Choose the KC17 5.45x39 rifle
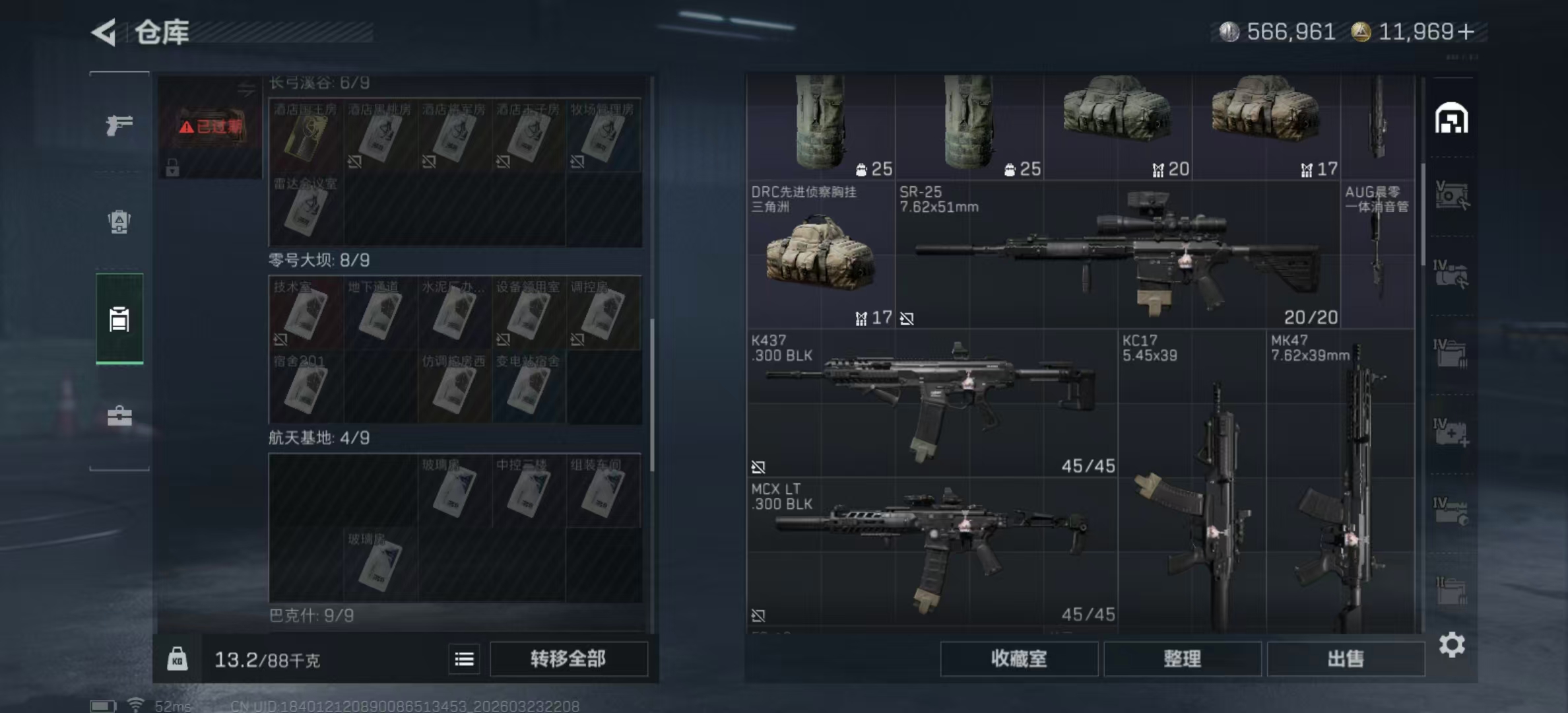The image size is (1568, 713). [x=1192, y=482]
